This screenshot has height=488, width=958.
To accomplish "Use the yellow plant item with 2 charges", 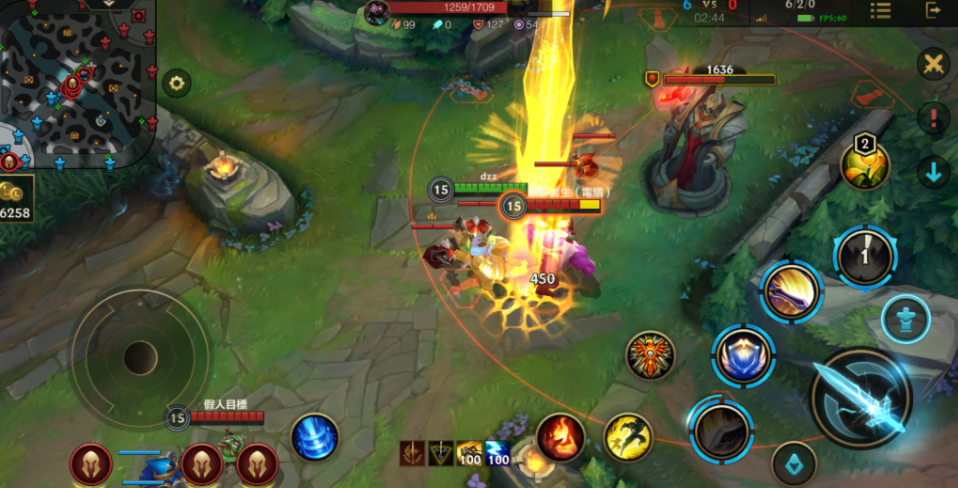I will [865, 165].
